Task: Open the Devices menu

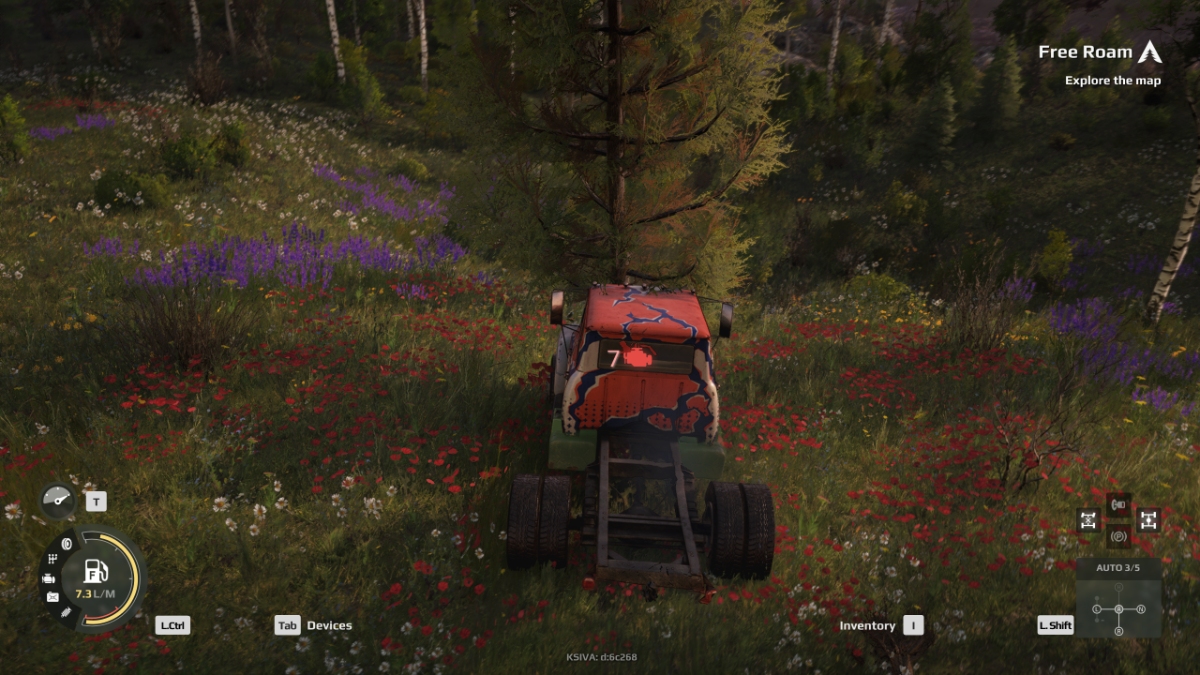Action: click(x=314, y=625)
